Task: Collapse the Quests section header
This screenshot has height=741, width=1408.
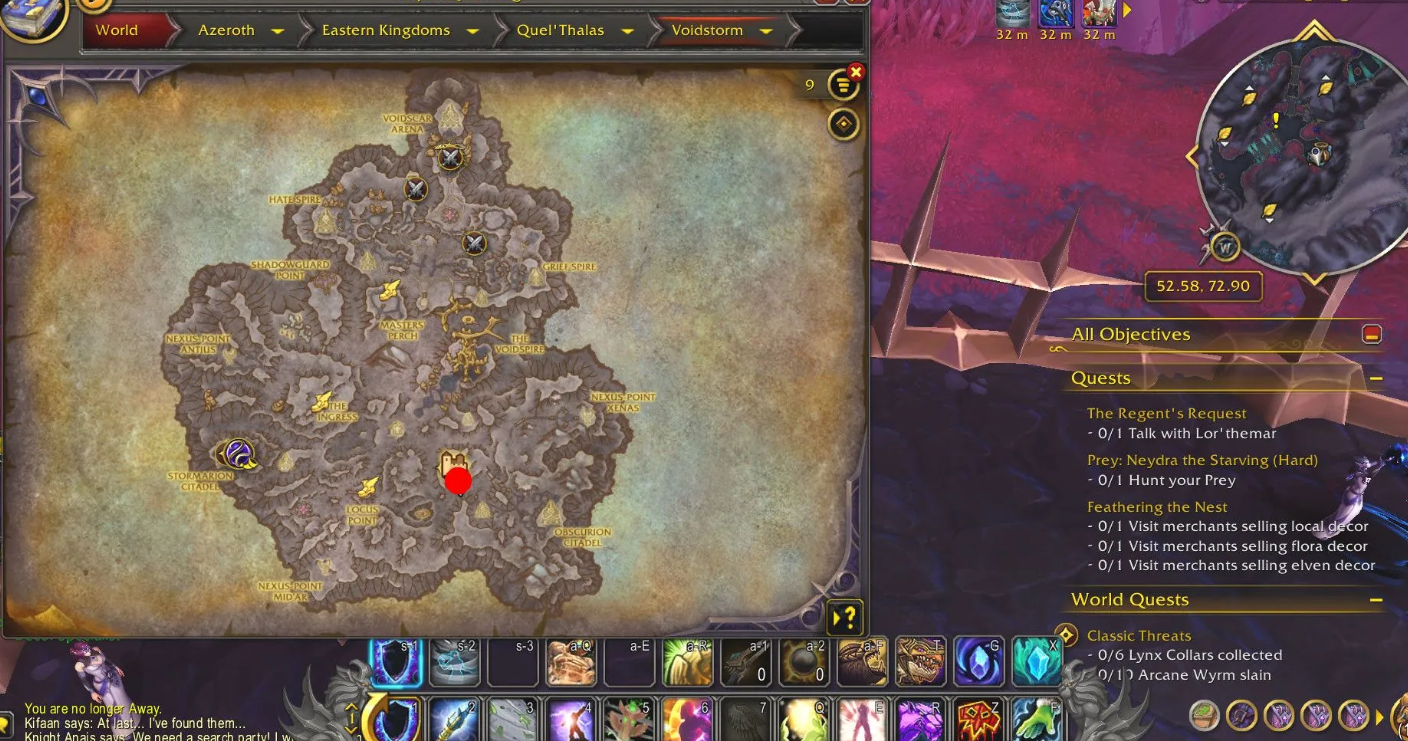Action: pos(1376,379)
